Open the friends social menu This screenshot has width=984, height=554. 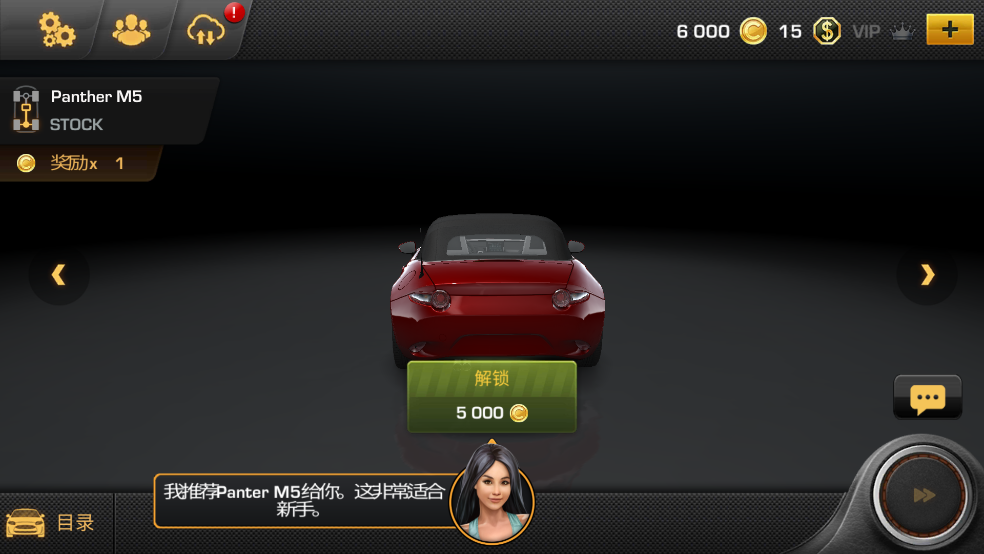(131, 30)
